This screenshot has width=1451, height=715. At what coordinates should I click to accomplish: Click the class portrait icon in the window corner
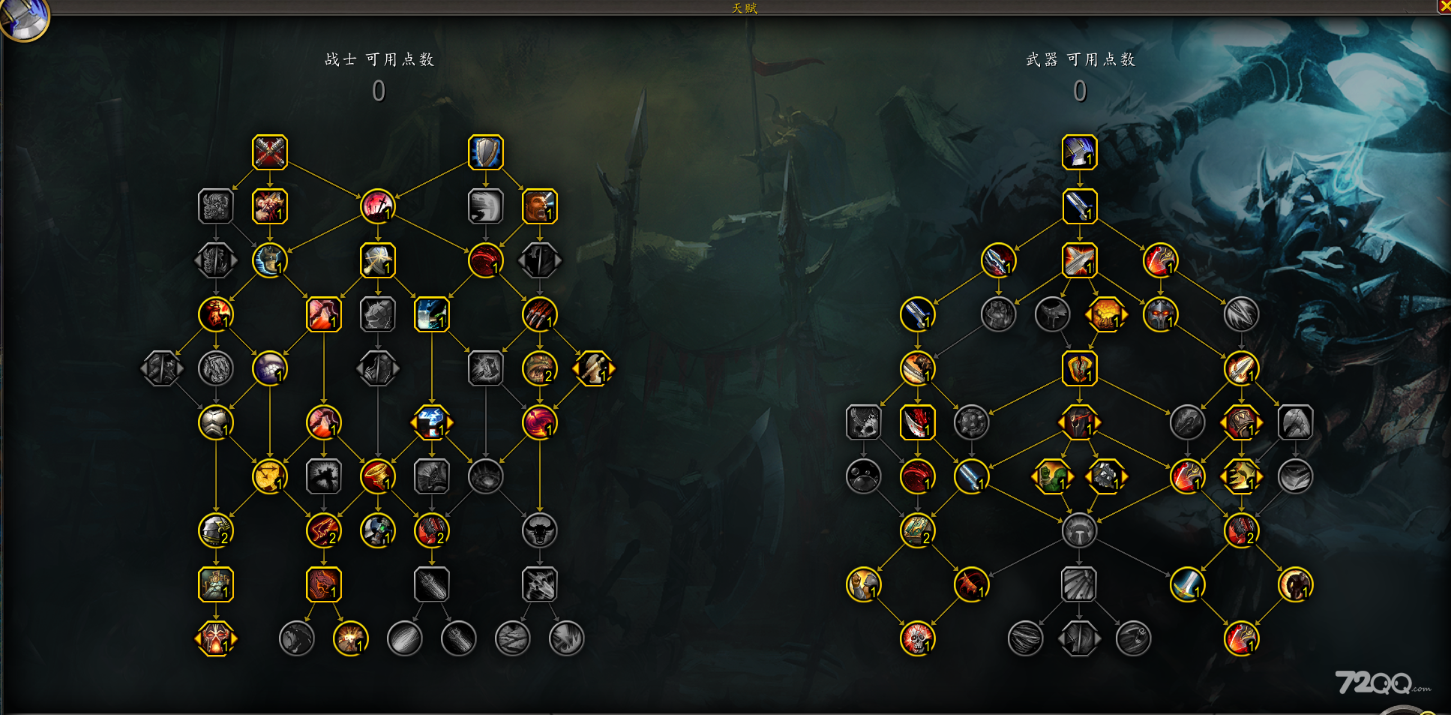[x=22, y=19]
